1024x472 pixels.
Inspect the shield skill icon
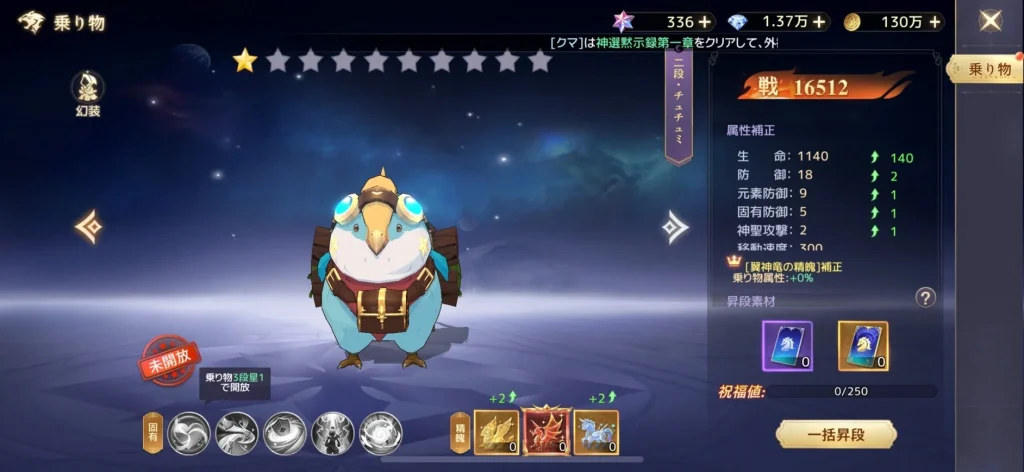coord(285,433)
